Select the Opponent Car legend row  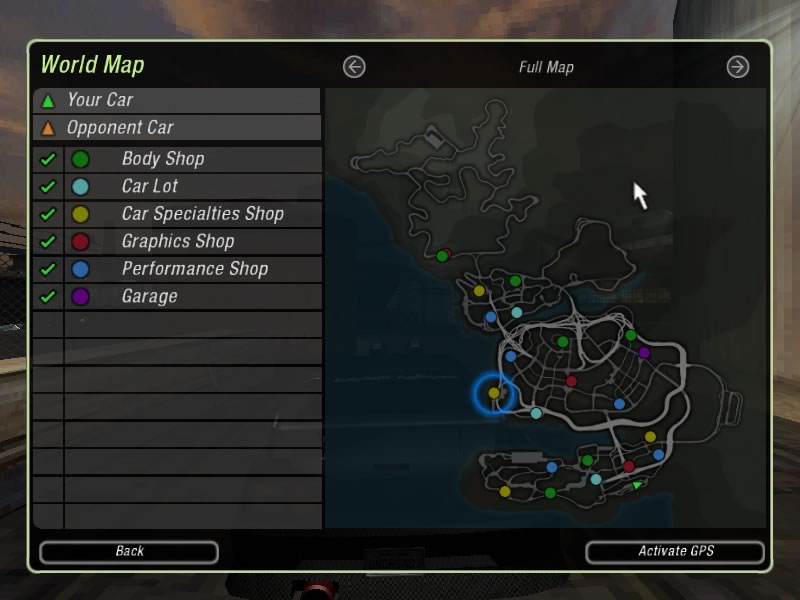point(177,127)
